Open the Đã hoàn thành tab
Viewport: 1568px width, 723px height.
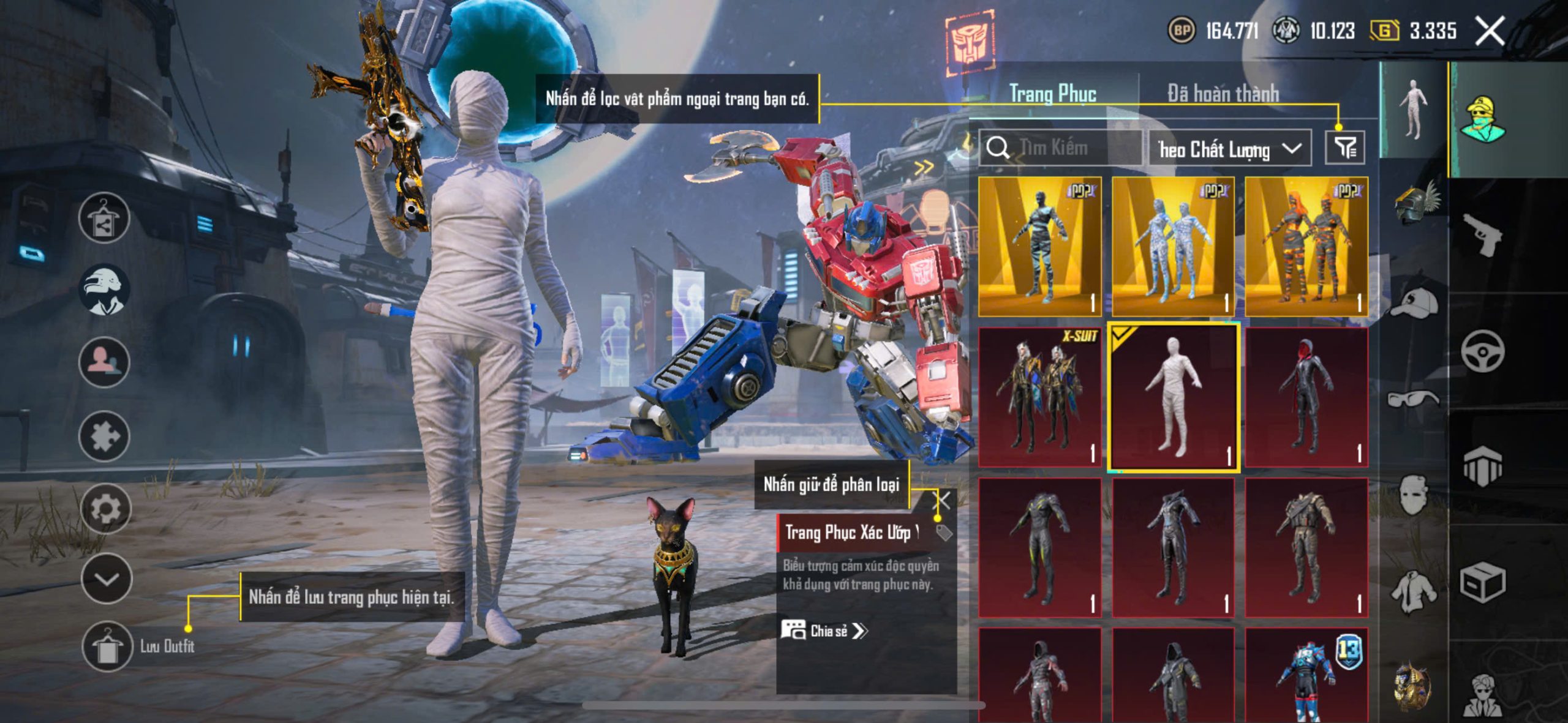(x=1223, y=94)
